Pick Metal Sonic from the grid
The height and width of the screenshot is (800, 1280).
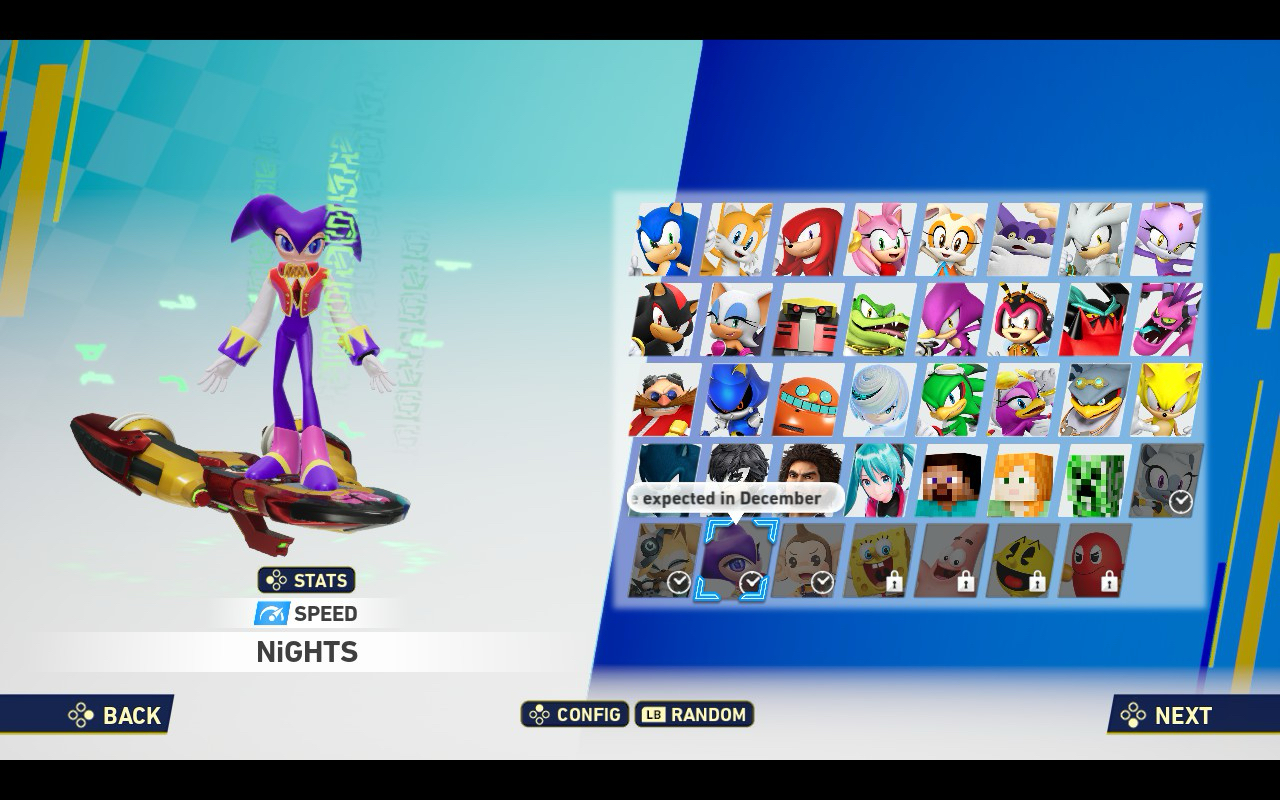pyautogui.click(x=737, y=400)
